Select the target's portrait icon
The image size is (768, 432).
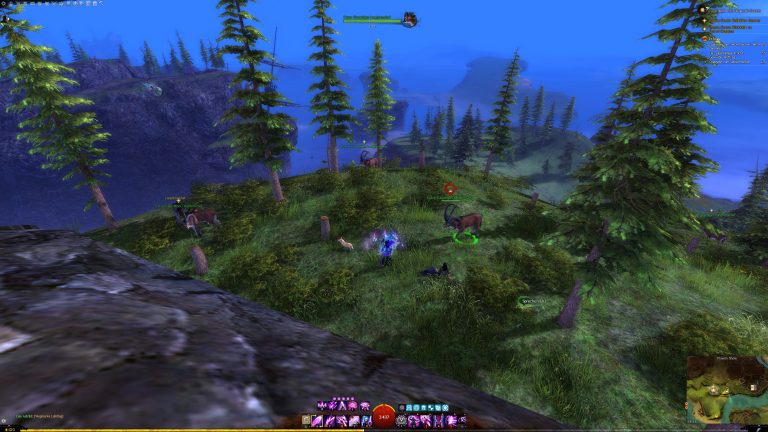[409, 19]
